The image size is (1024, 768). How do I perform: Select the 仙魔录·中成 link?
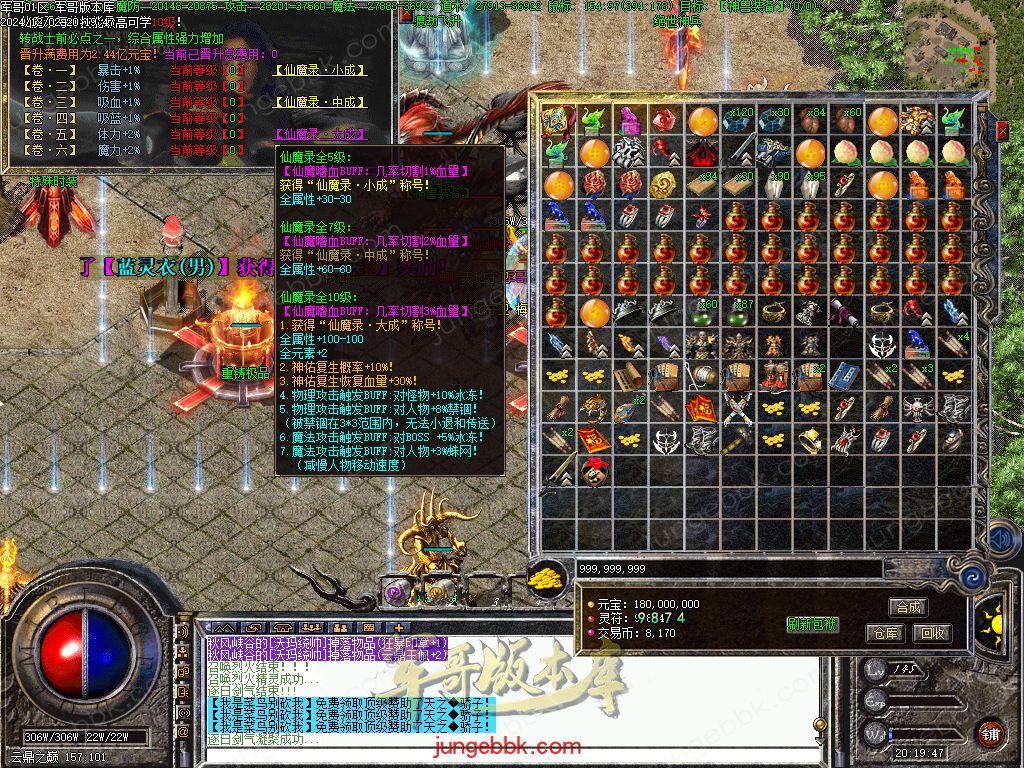click(x=320, y=102)
